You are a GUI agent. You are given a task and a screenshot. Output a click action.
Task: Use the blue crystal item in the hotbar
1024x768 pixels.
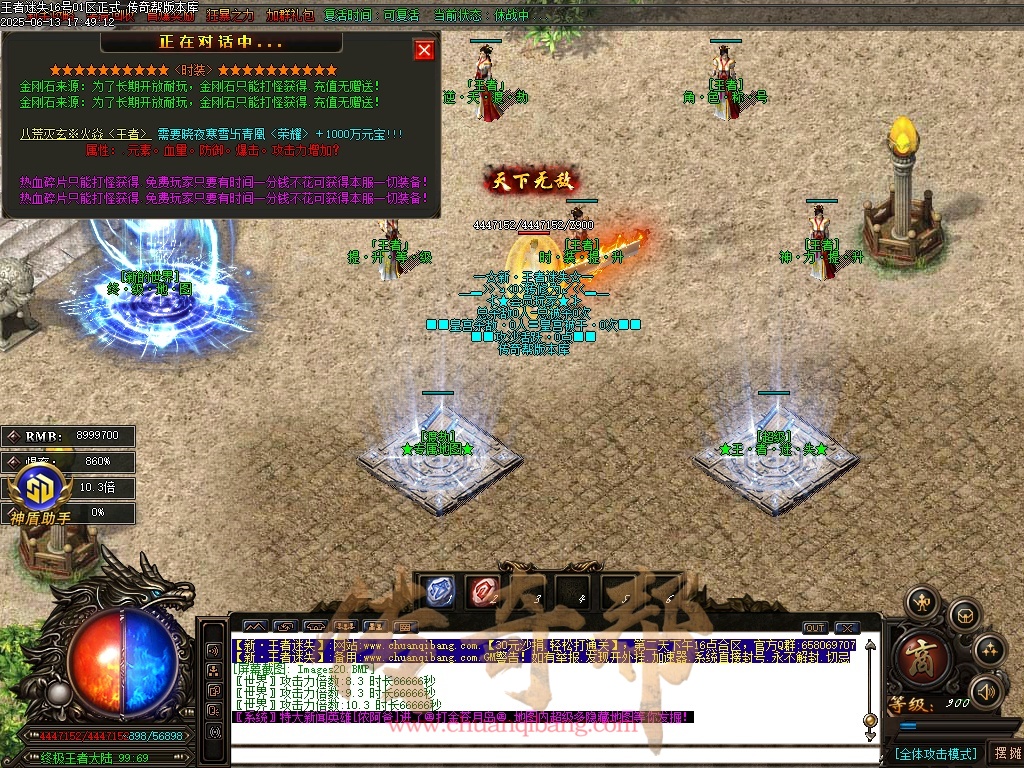click(436, 591)
